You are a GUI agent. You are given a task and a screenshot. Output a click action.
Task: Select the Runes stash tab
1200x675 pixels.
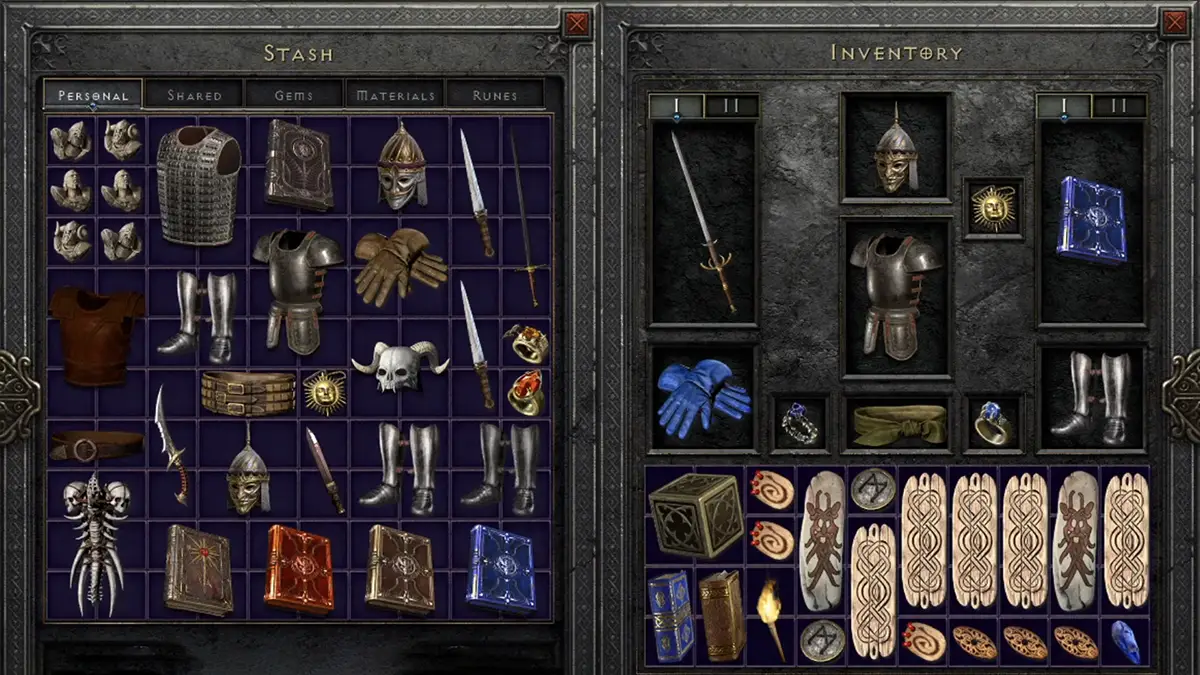[x=495, y=95]
